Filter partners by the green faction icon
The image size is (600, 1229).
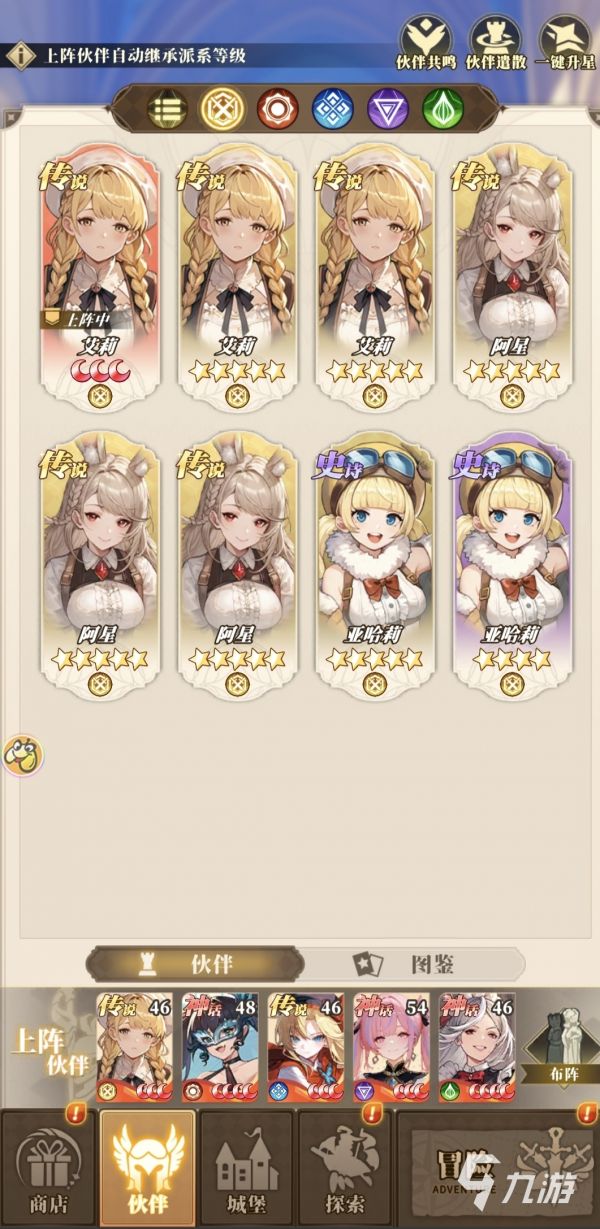click(x=441, y=107)
